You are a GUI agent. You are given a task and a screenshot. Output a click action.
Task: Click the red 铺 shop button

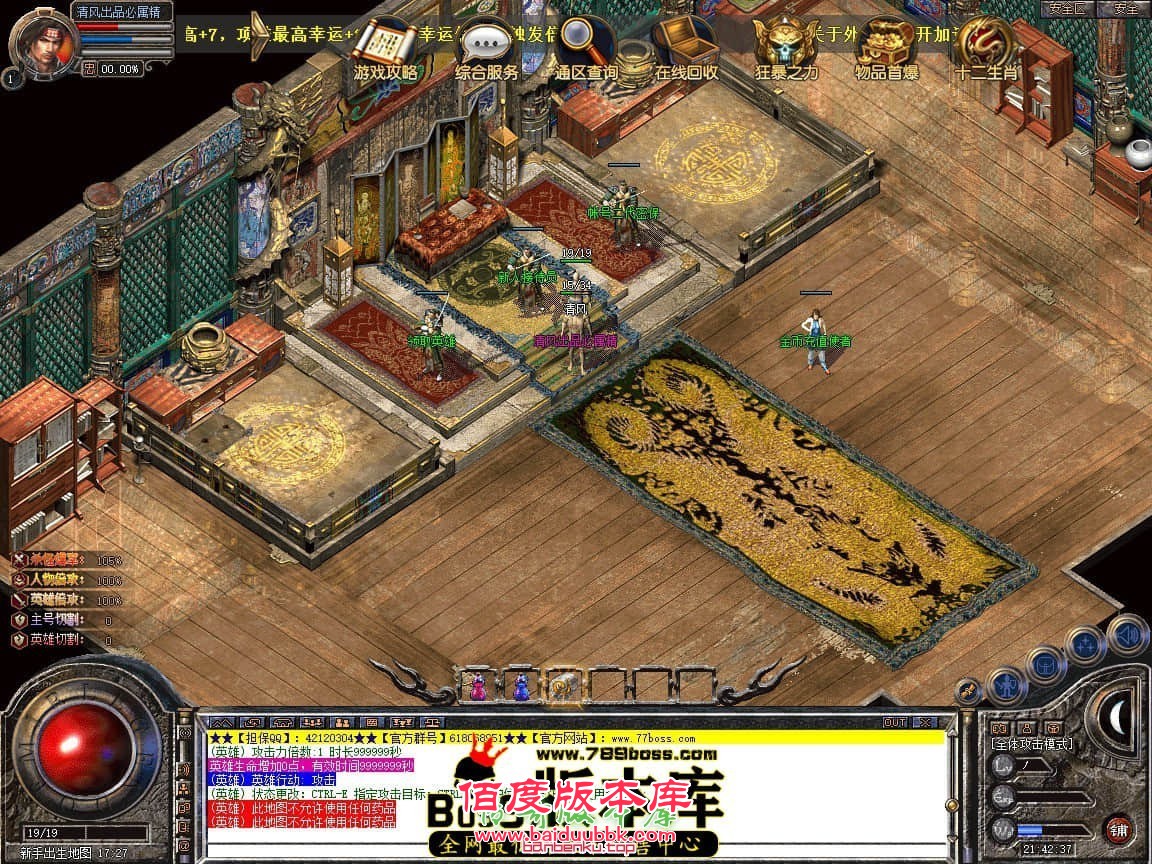(1119, 829)
